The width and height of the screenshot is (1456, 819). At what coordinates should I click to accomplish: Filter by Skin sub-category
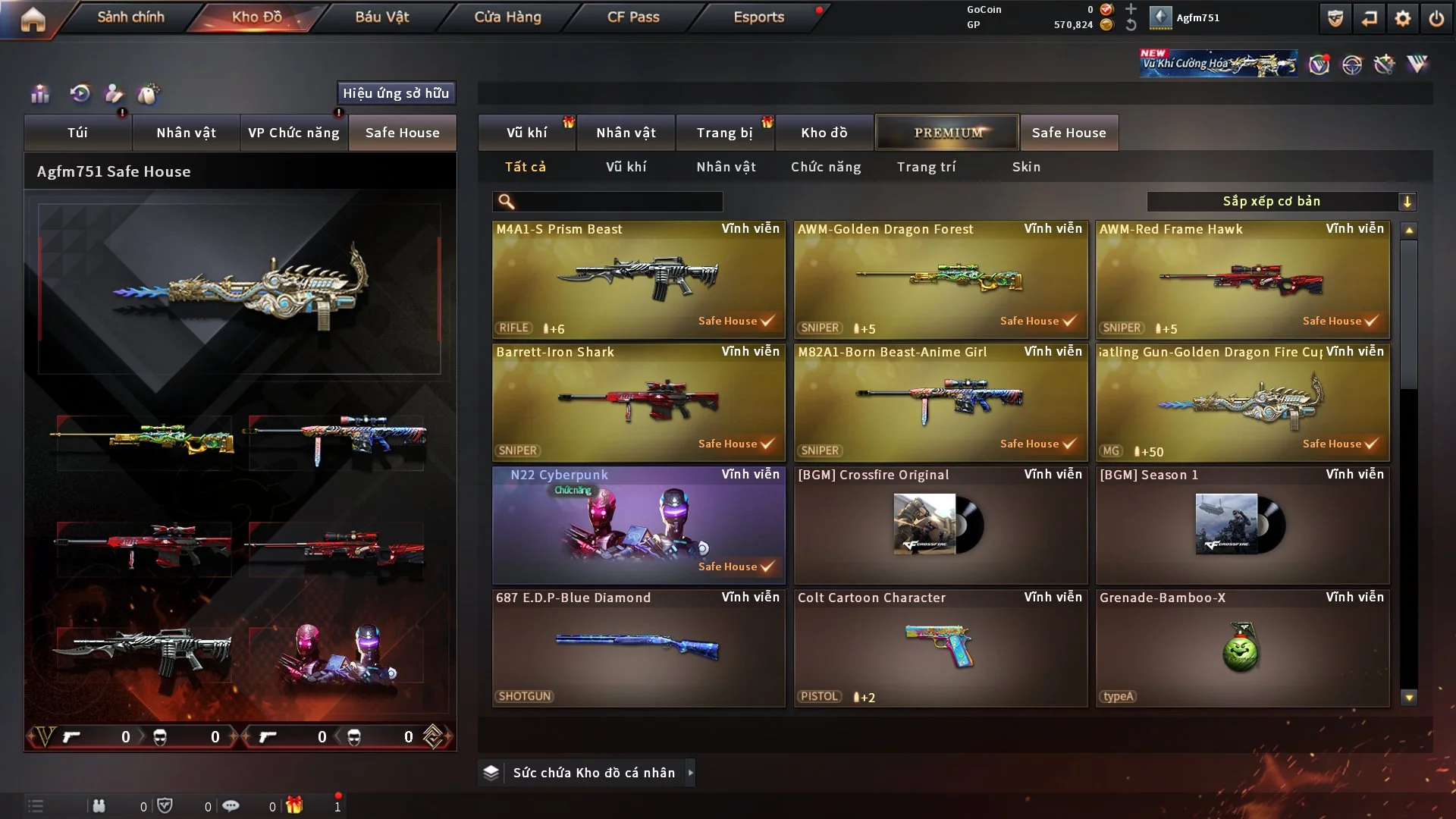coord(1026,167)
